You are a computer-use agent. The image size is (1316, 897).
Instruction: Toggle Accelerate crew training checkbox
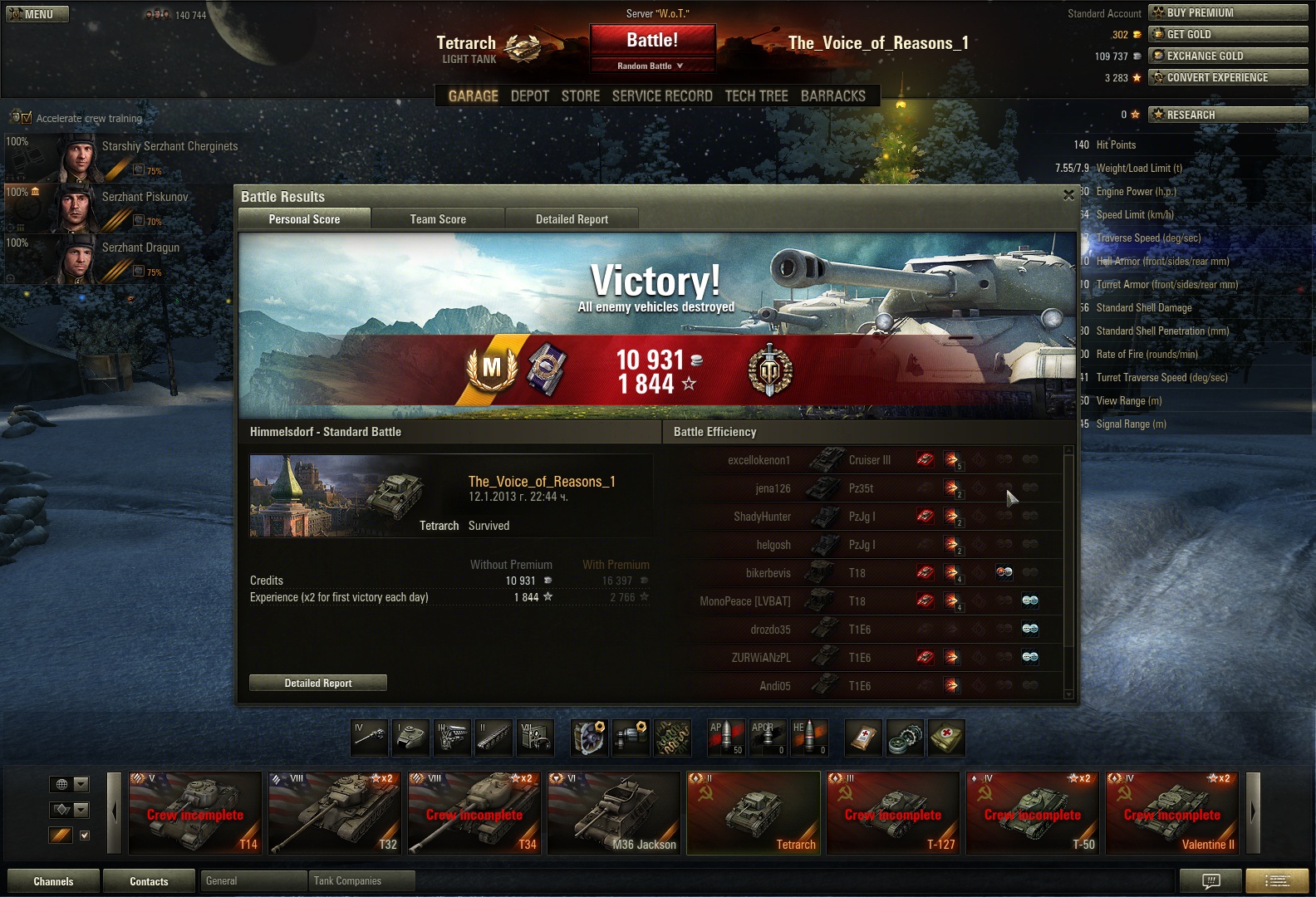click(26, 118)
